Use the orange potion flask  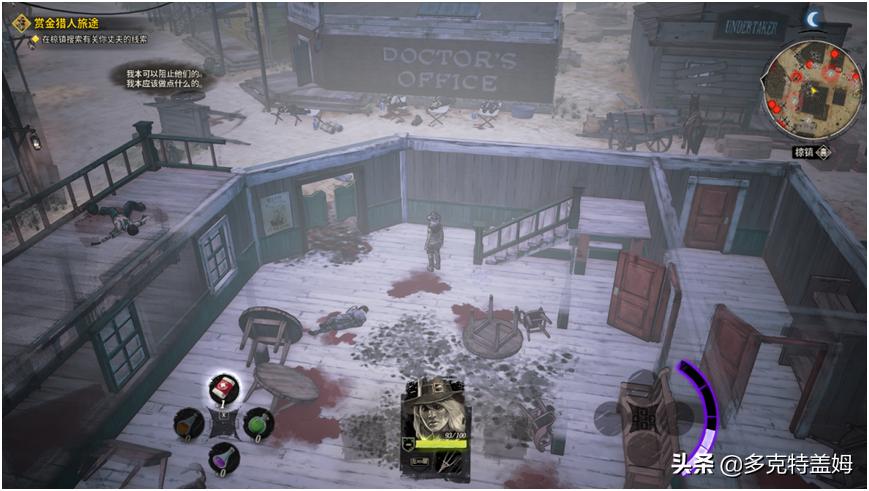point(188,423)
